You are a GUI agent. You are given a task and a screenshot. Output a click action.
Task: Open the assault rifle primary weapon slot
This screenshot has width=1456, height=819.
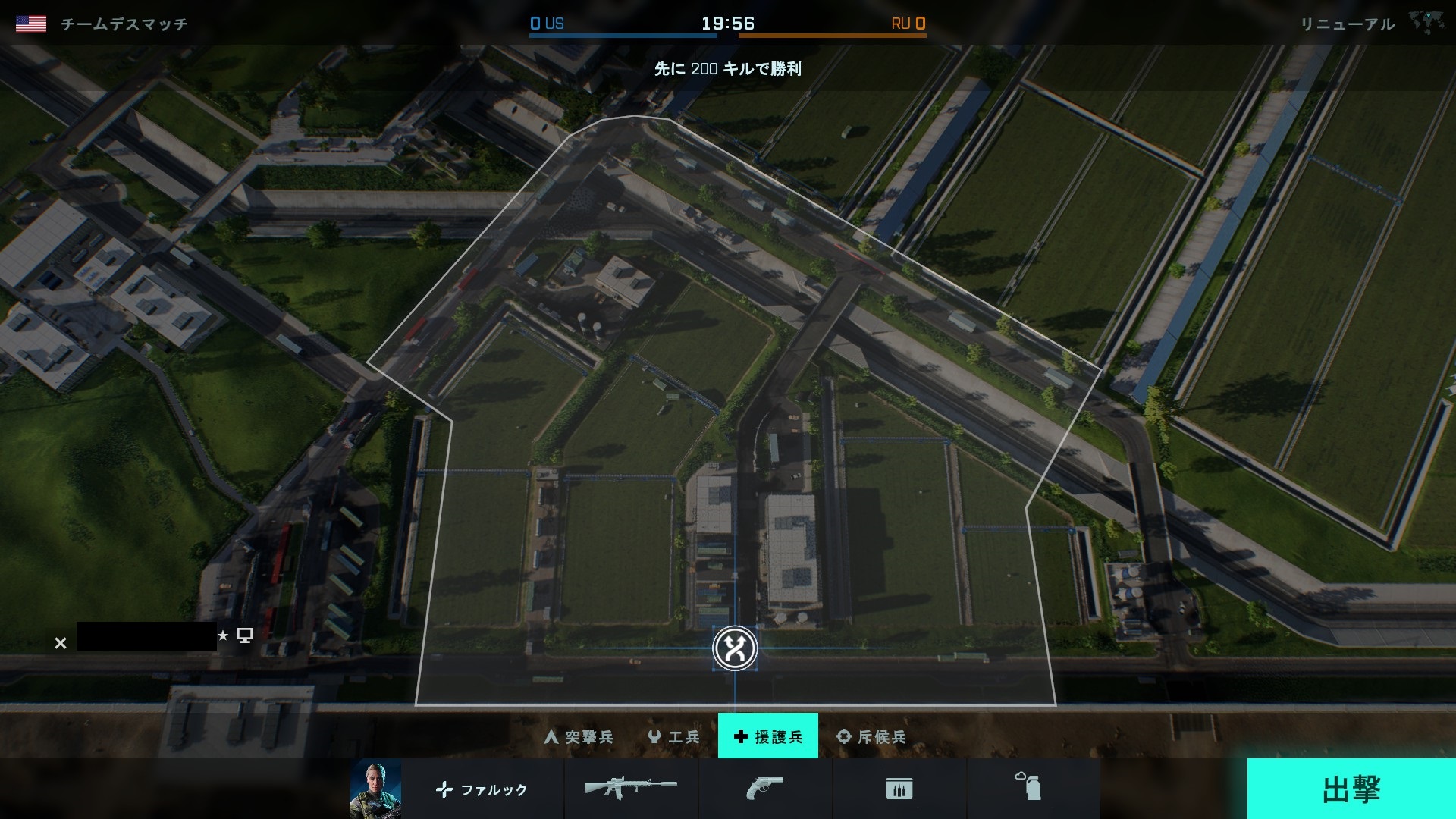pyautogui.click(x=631, y=789)
